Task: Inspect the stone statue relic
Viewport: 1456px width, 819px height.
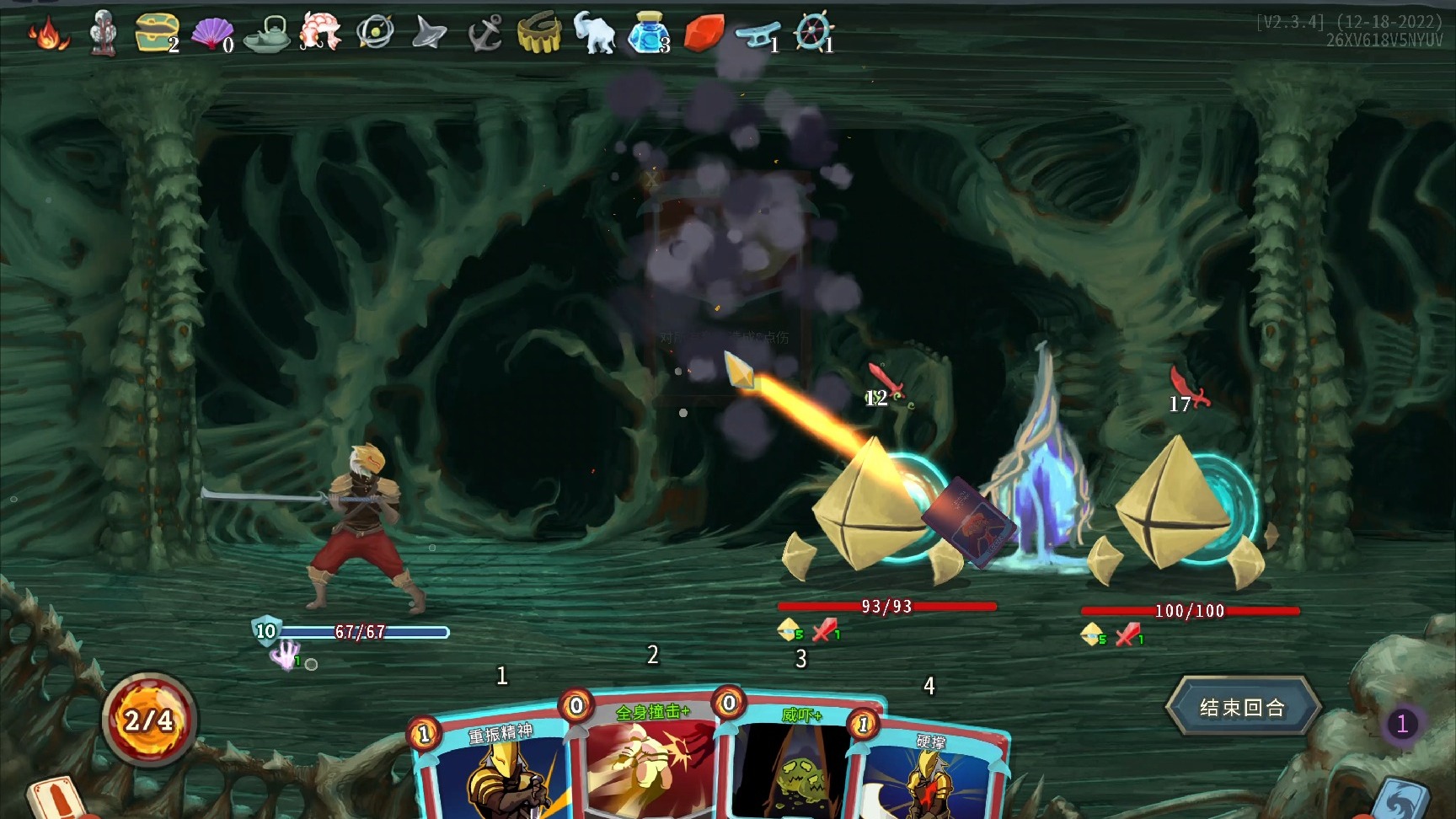Action: [x=103, y=33]
